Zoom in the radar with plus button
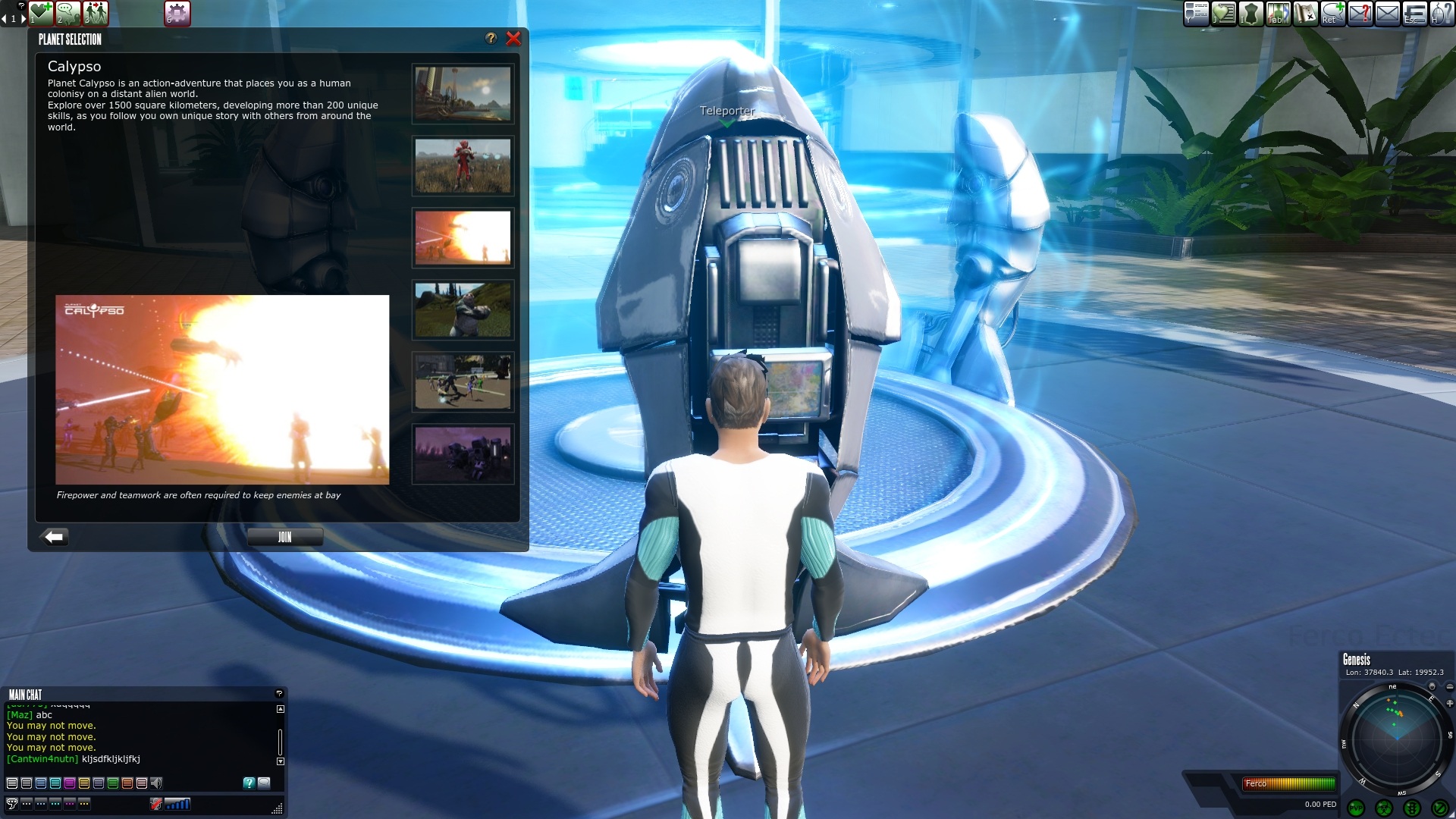This screenshot has height=819, width=1456. point(1449,703)
